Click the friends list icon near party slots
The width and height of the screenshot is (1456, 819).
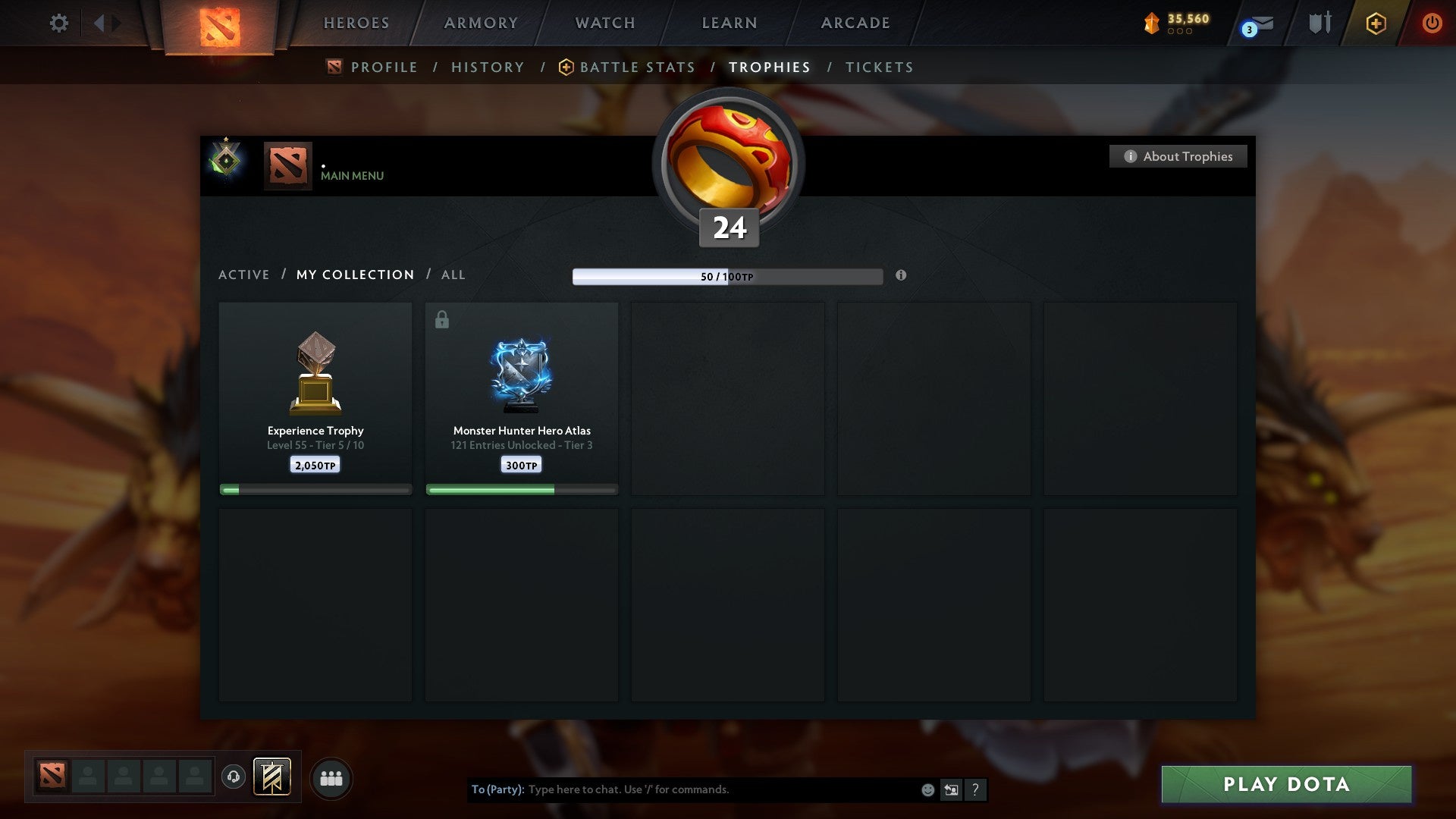331,777
